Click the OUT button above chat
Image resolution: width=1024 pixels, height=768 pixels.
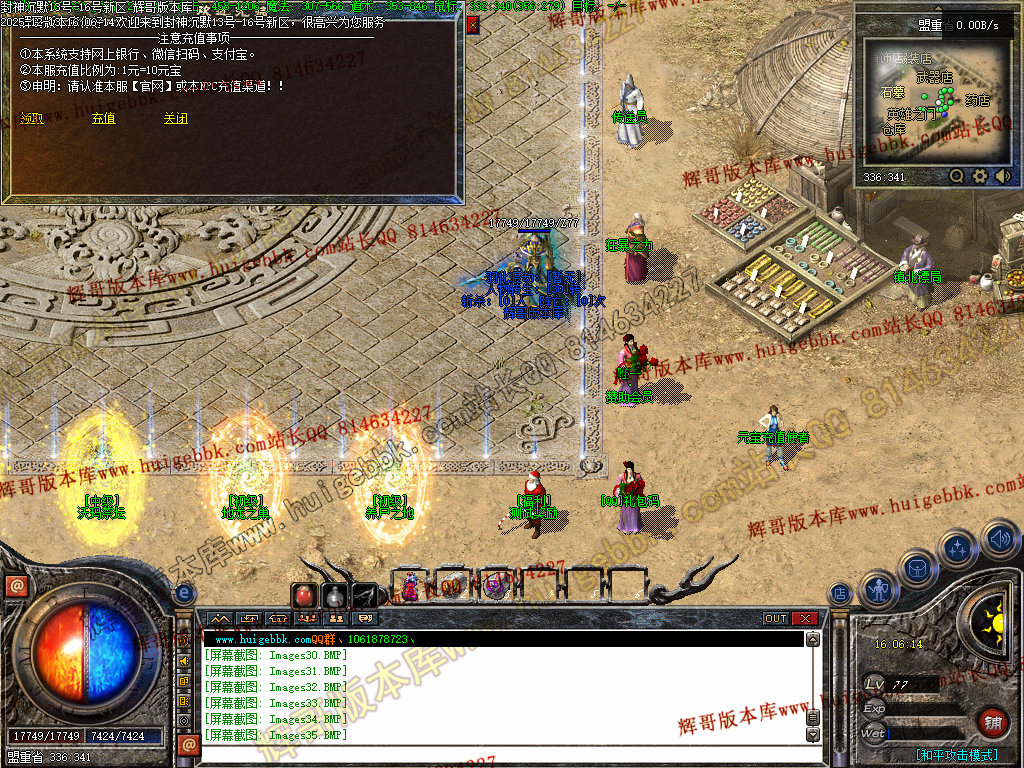pyautogui.click(x=776, y=619)
